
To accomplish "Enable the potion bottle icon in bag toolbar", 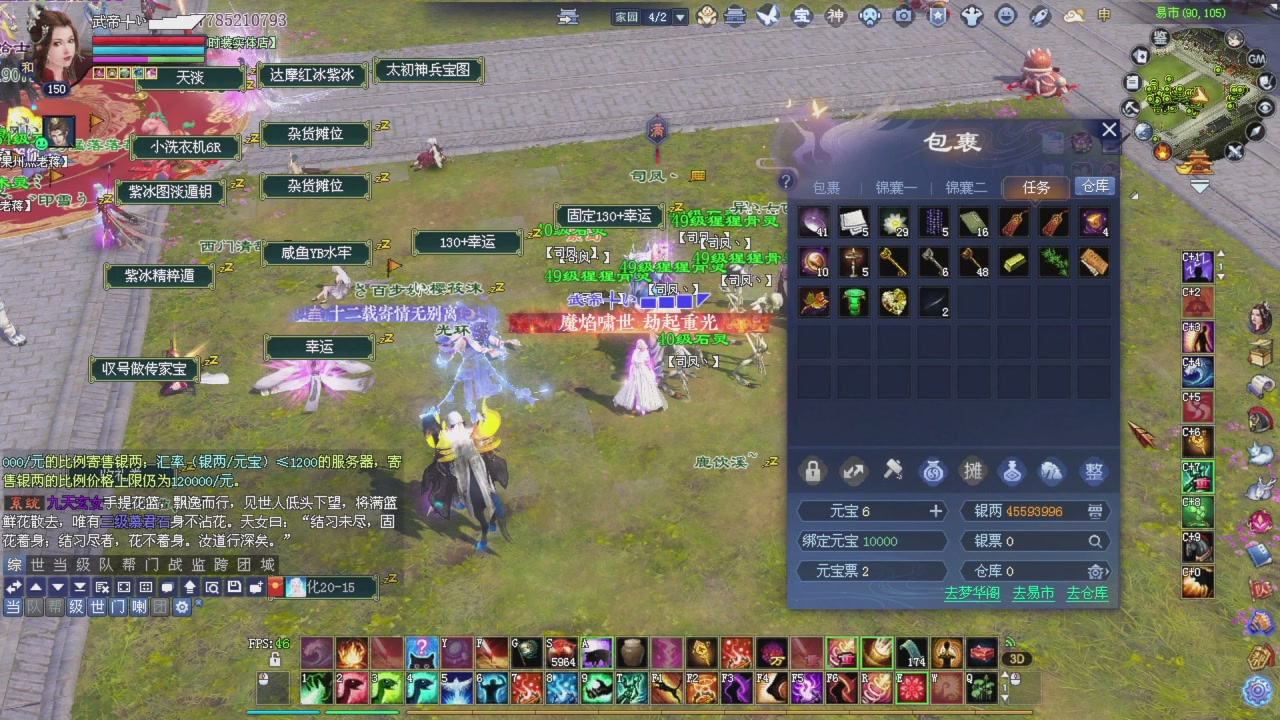I will pyautogui.click(x=1014, y=471).
